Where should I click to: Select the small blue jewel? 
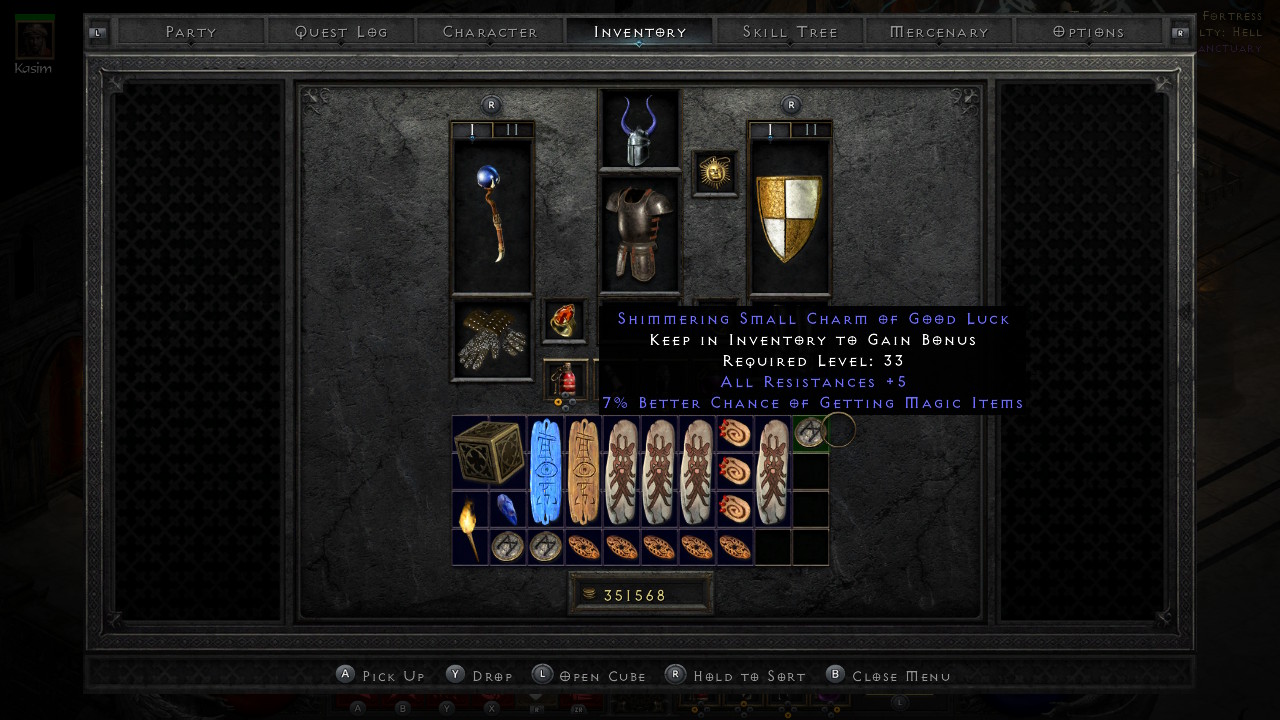click(x=508, y=510)
